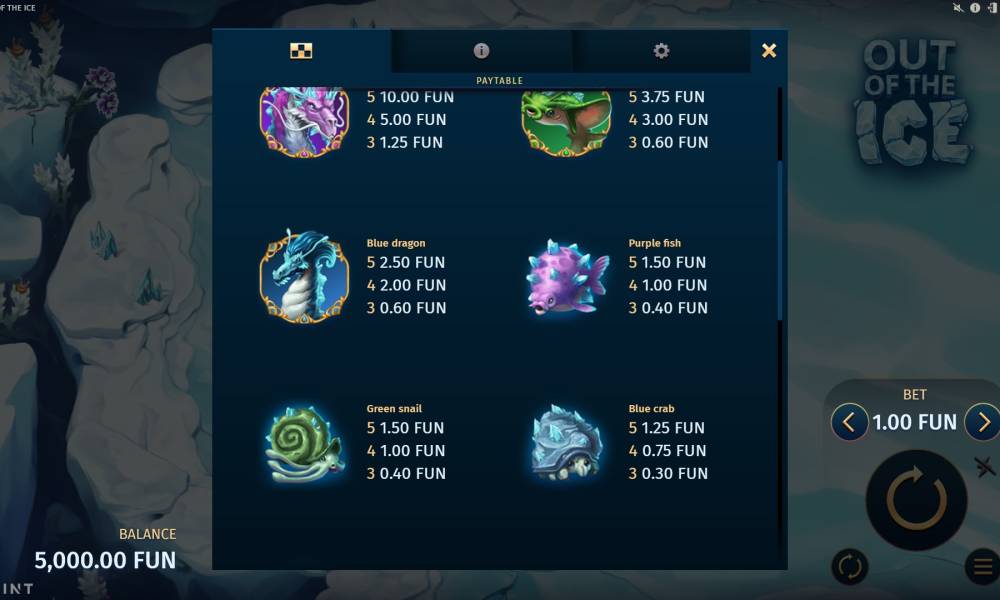Unmute sound with the top speaker icon
Image resolution: width=1000 pixels, height=600 pixels.
point(959,8)
